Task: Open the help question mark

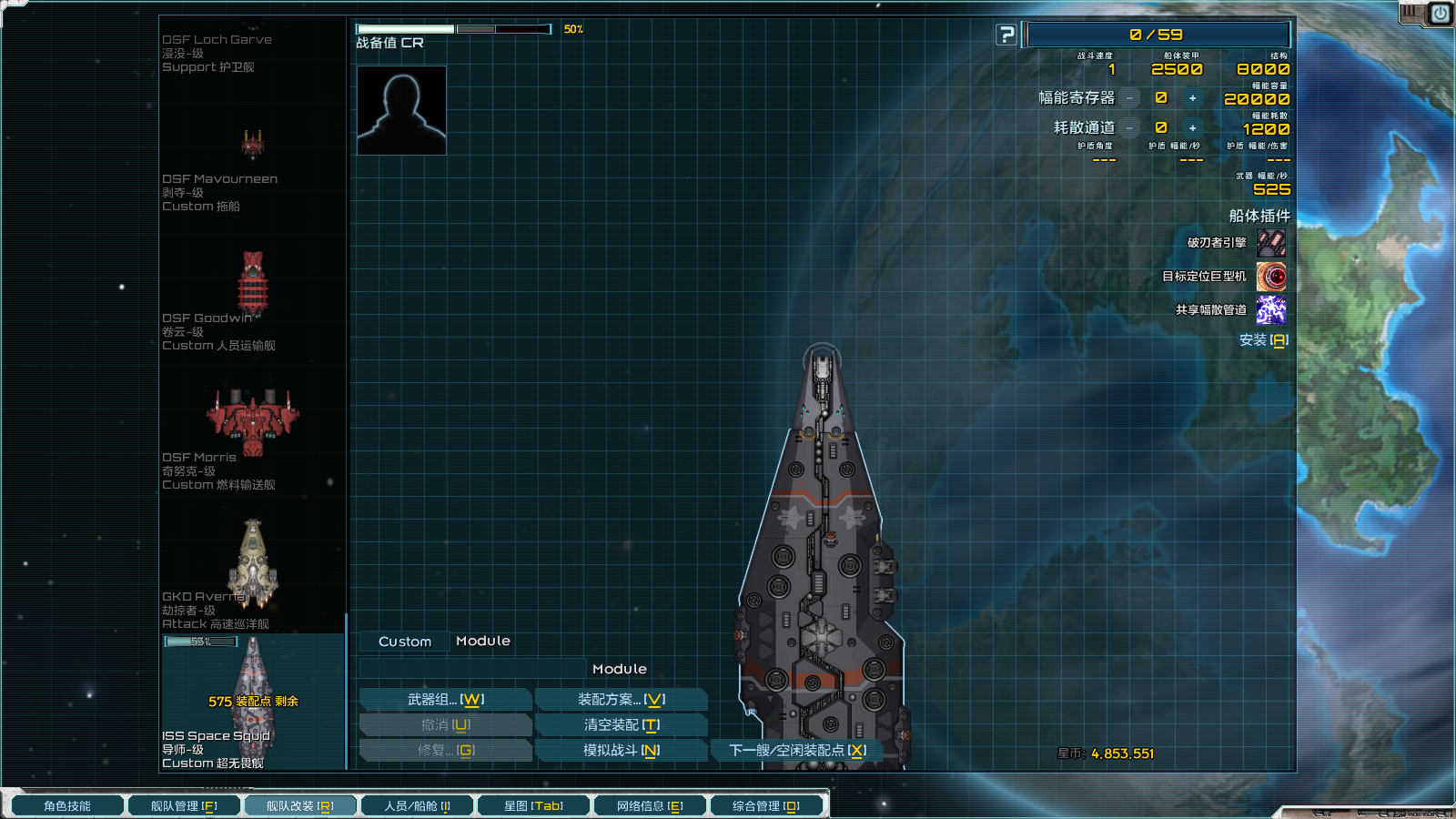Action: (x=1006, y=35)
